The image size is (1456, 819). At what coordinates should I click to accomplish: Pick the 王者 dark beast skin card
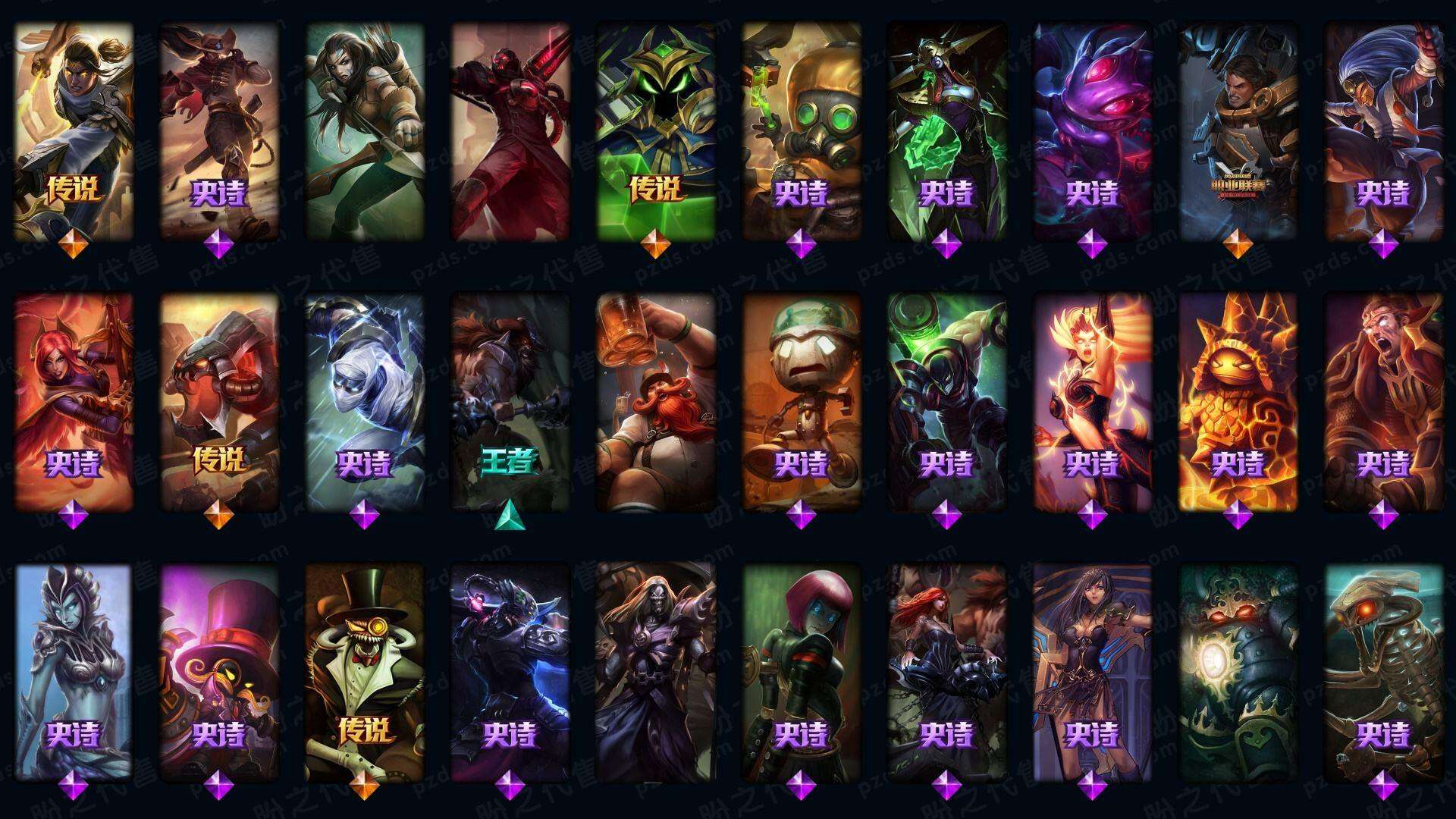tap(510, 402)
